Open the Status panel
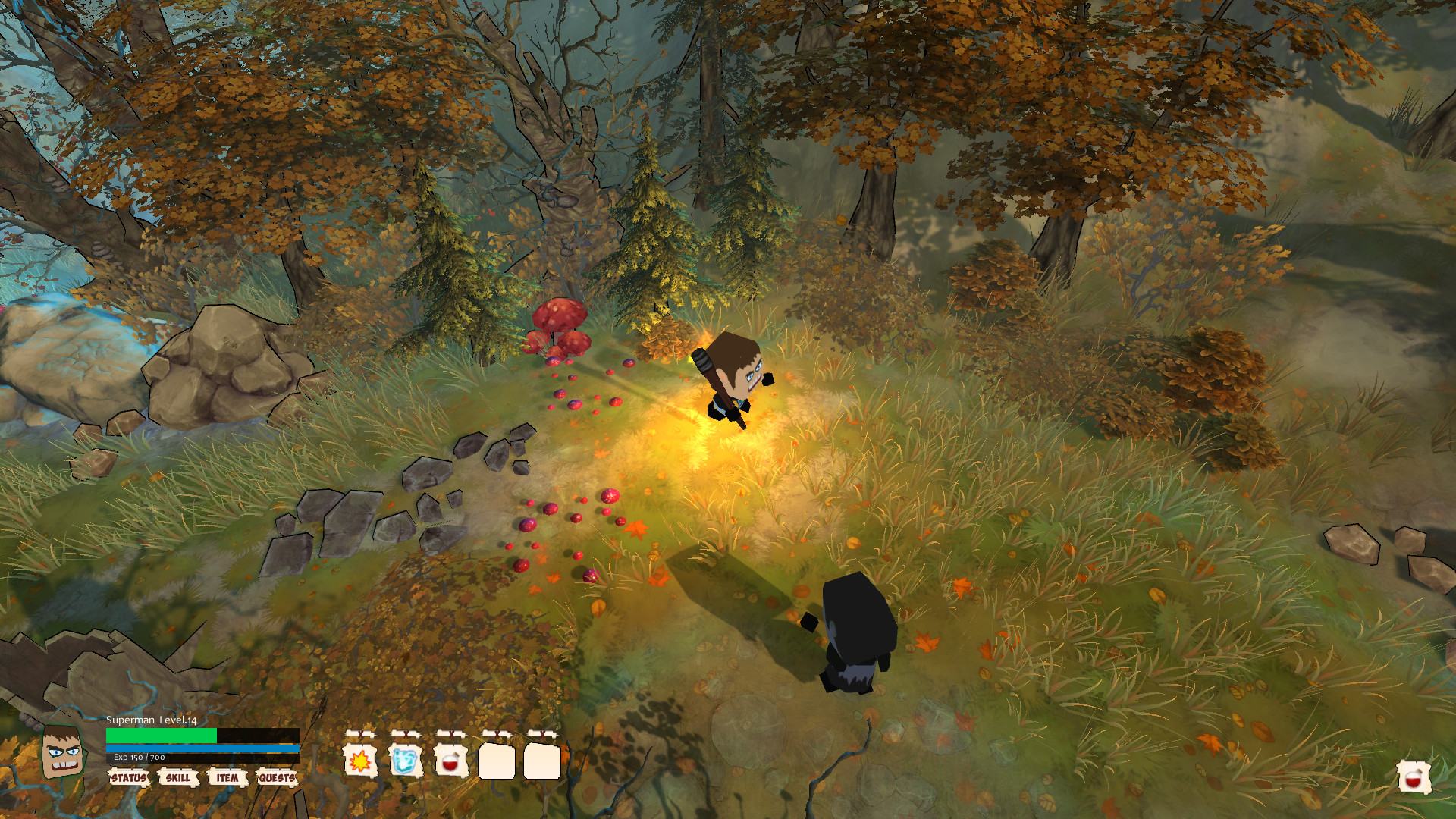The width and height of the screenshot is (1456, 819). click(x=128, y=778)
